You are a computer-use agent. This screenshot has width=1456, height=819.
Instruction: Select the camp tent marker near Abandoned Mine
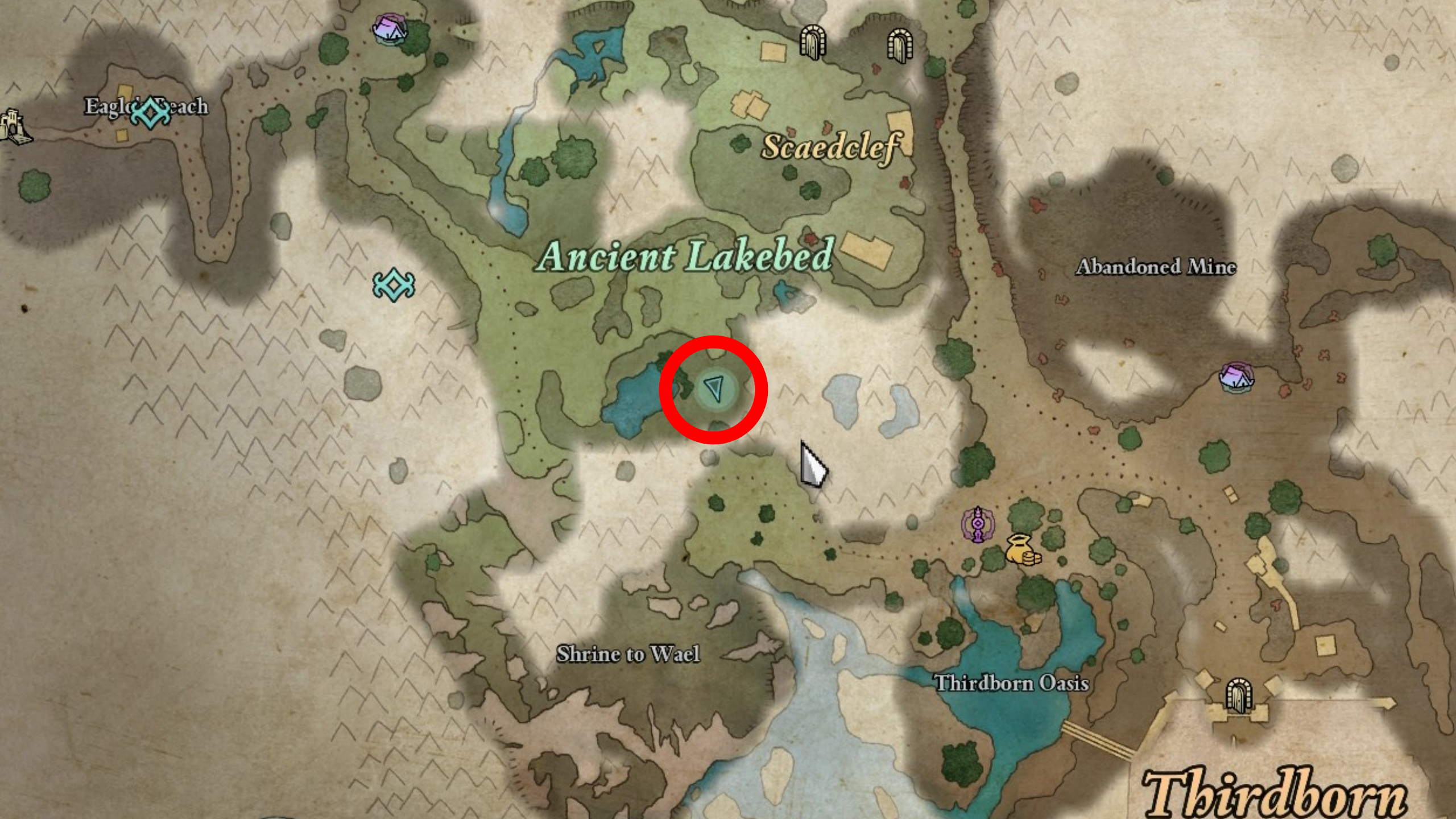(1236, 377)
